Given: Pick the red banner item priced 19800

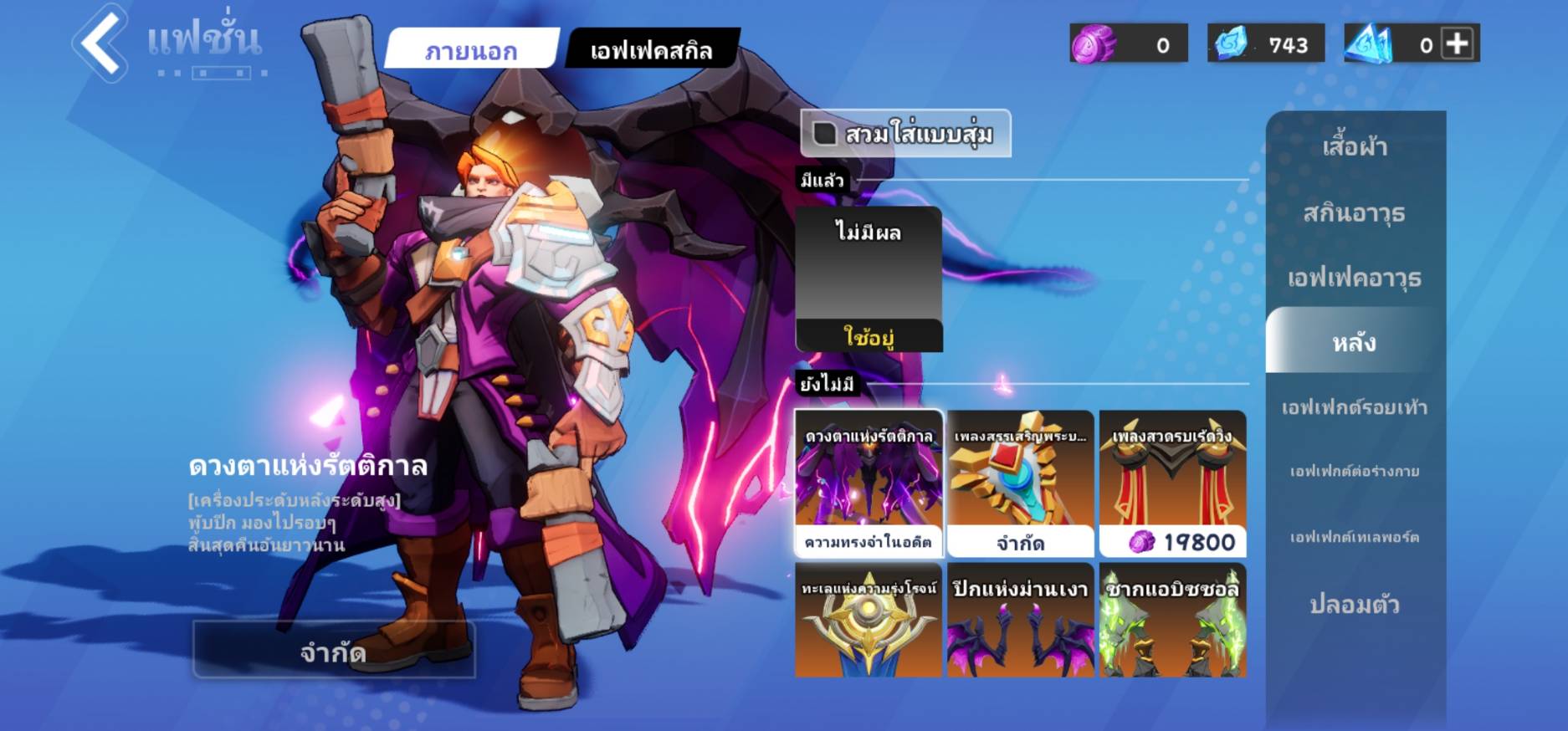Looking at the screenshot, I should 1172,483.
